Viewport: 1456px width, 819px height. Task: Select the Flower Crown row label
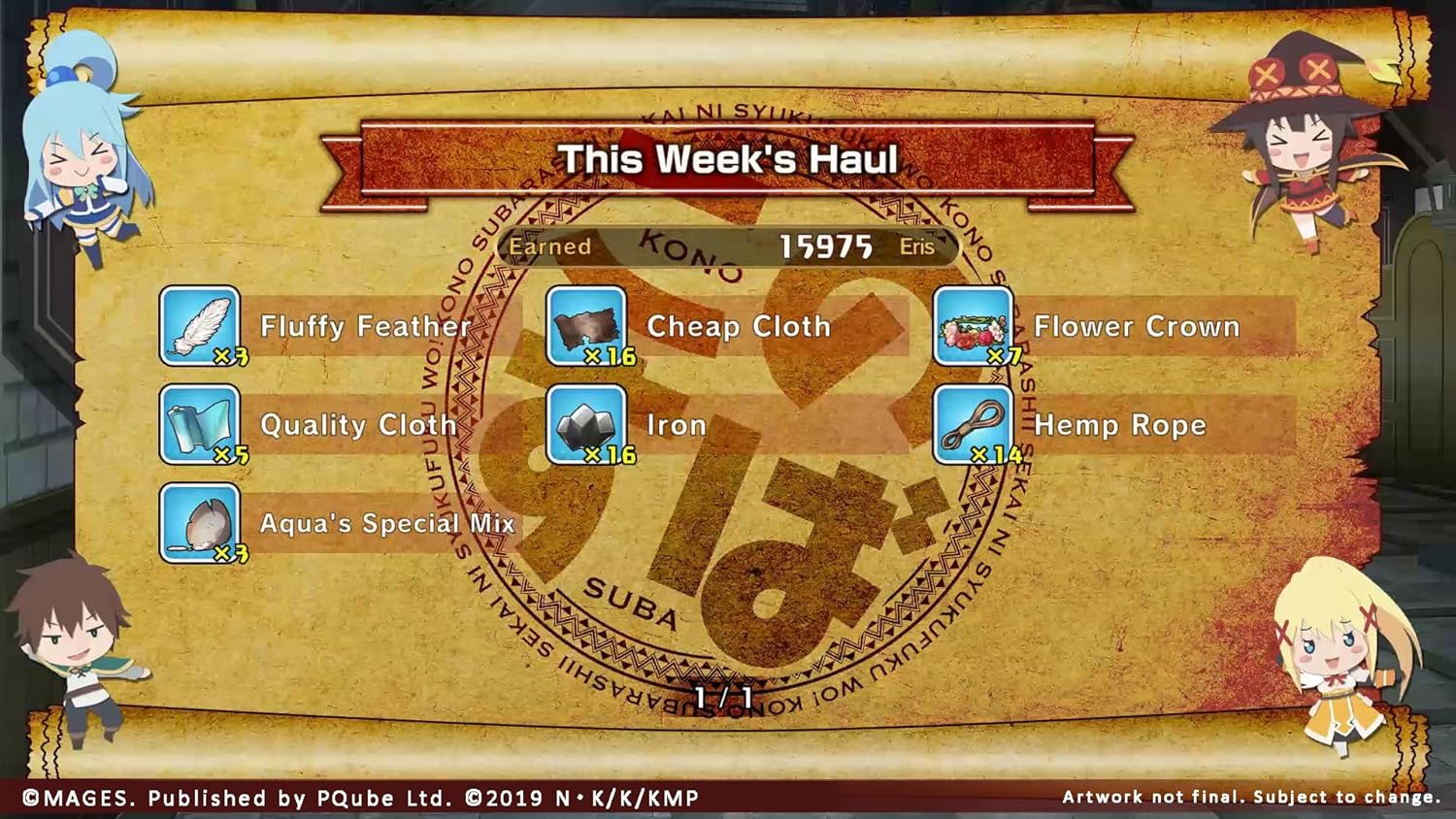click(1138, 327)
